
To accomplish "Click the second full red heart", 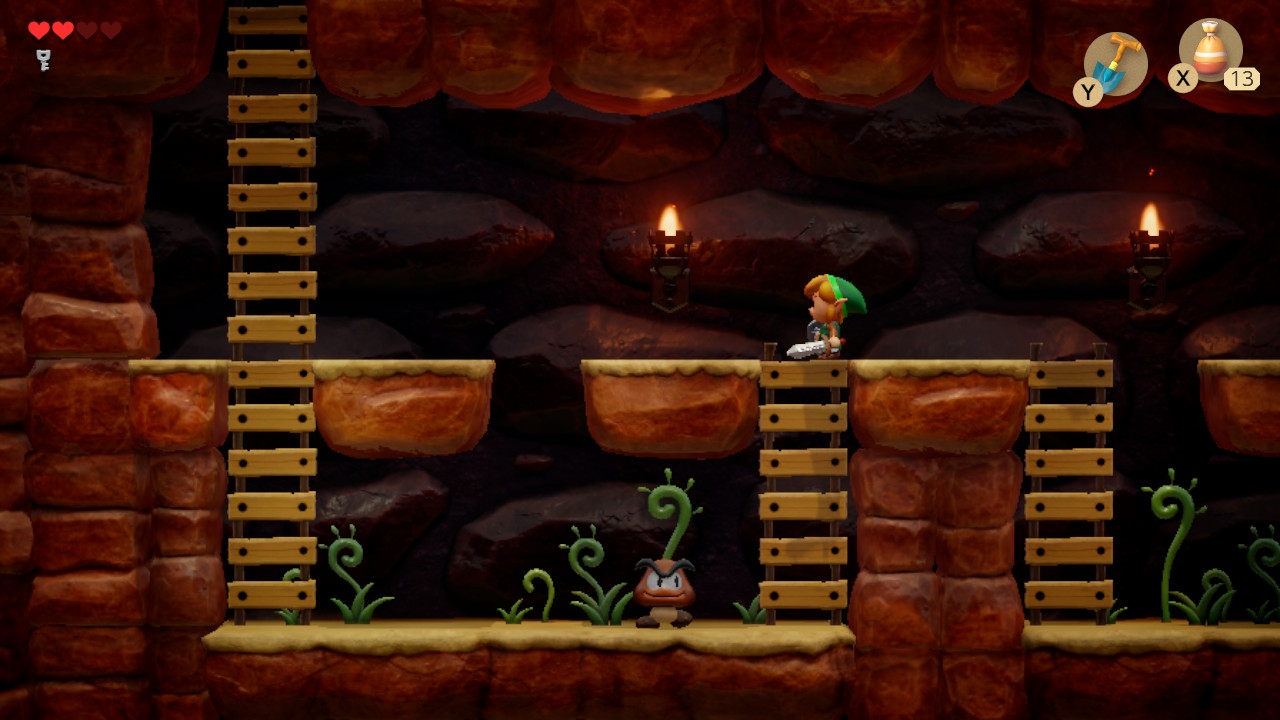I will click(x=65, y=30).
